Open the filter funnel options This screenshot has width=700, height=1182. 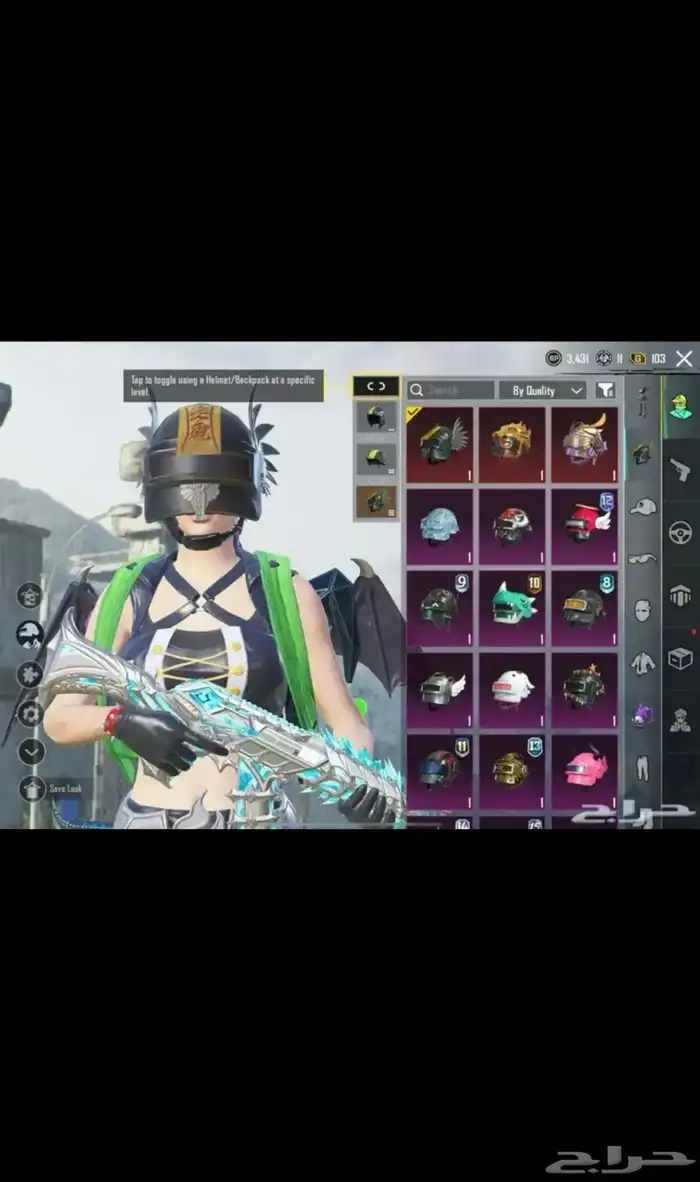point(605,390)
